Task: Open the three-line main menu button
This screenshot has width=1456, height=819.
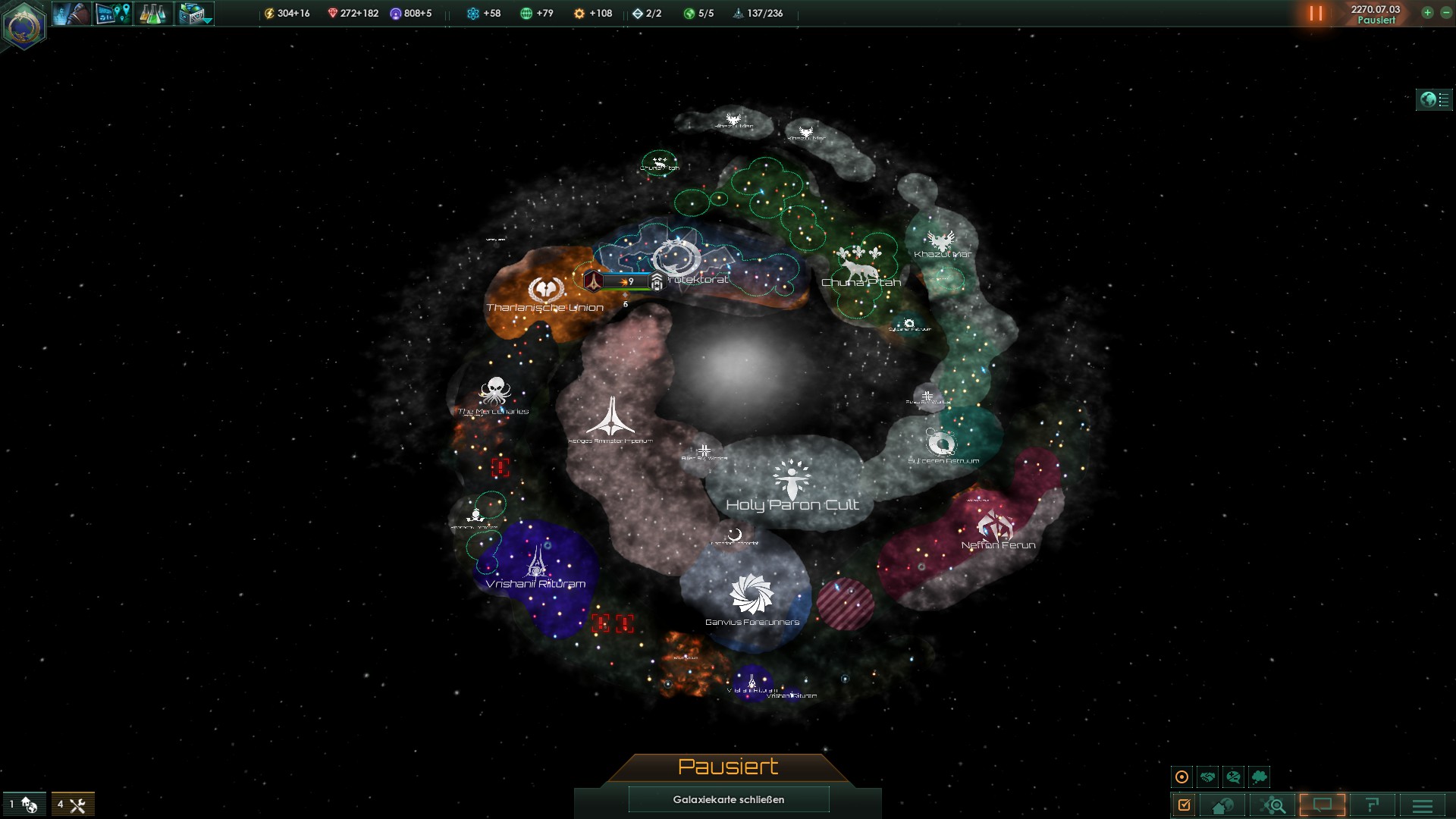Action: point(1423,805)
